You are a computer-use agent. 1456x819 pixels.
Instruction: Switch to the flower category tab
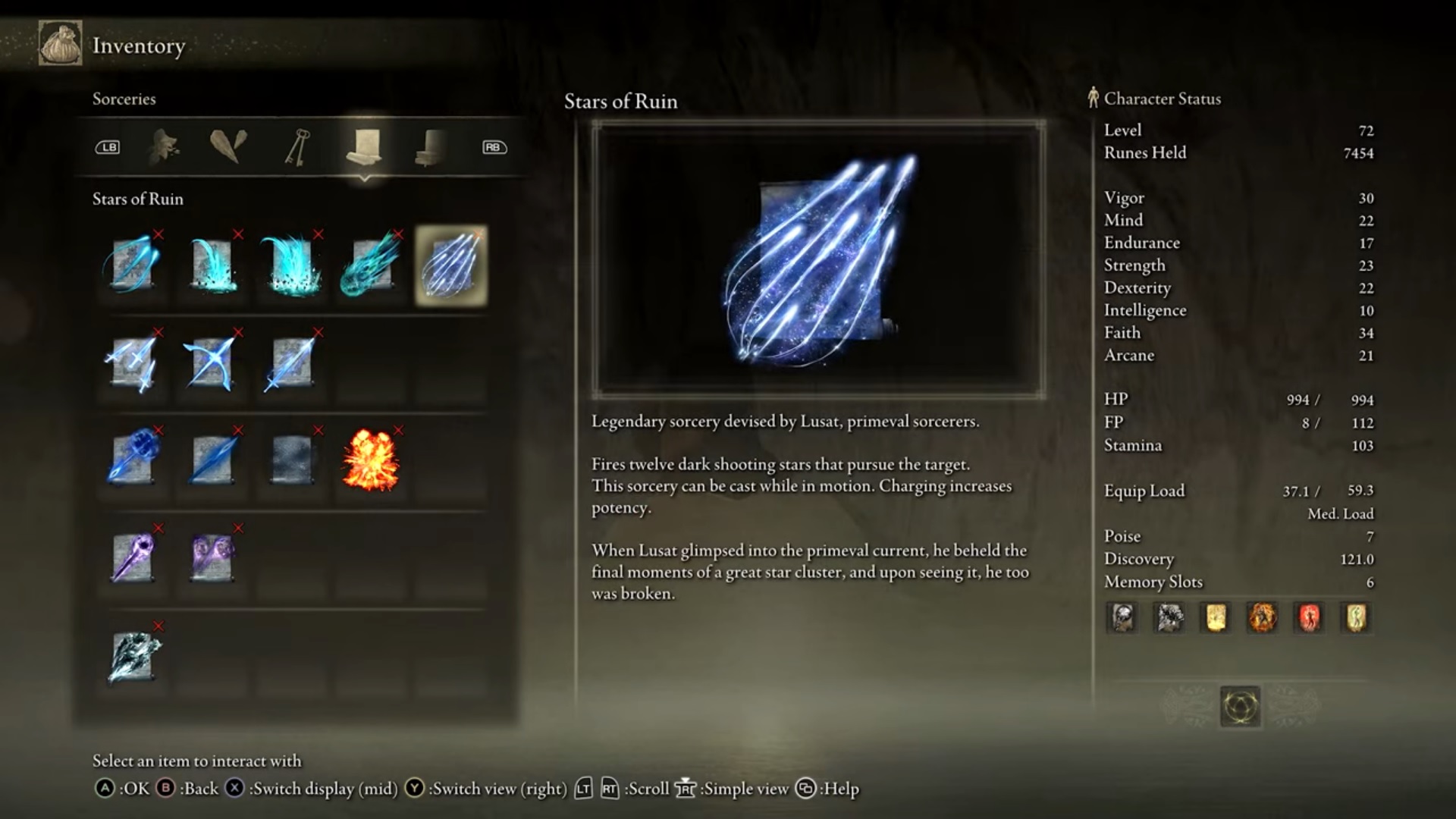164,147
